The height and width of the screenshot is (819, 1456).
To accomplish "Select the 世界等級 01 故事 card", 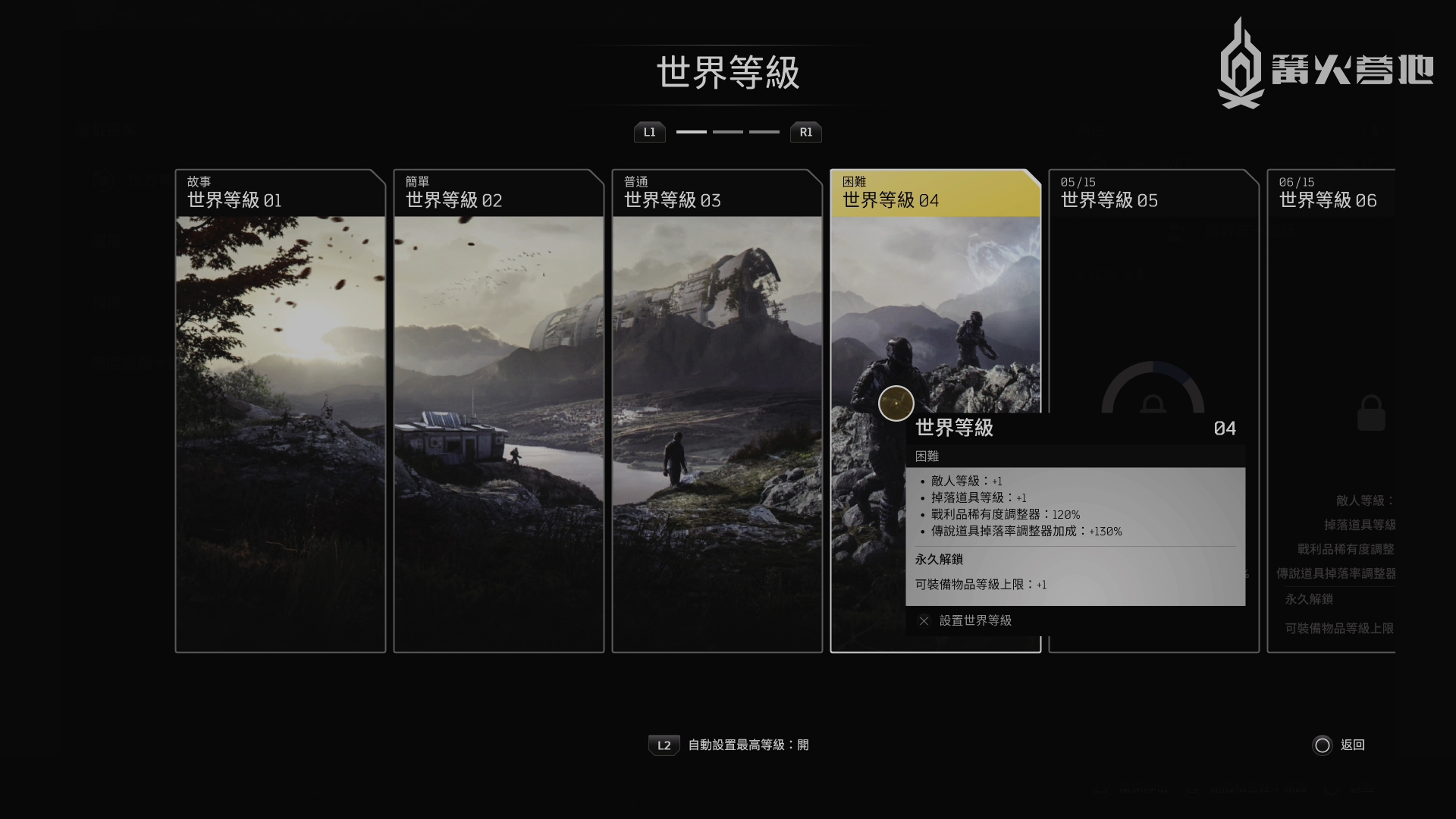I will pyautogui.click(x=281, y=409).
